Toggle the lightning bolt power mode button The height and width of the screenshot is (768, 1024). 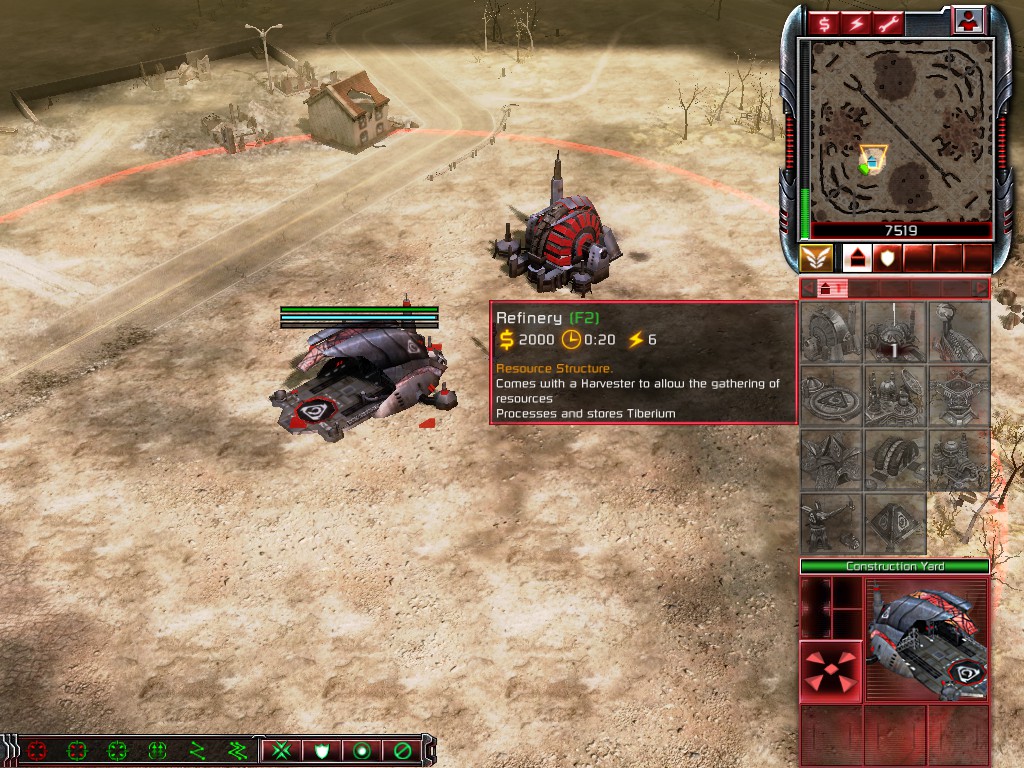click(855, 22)
